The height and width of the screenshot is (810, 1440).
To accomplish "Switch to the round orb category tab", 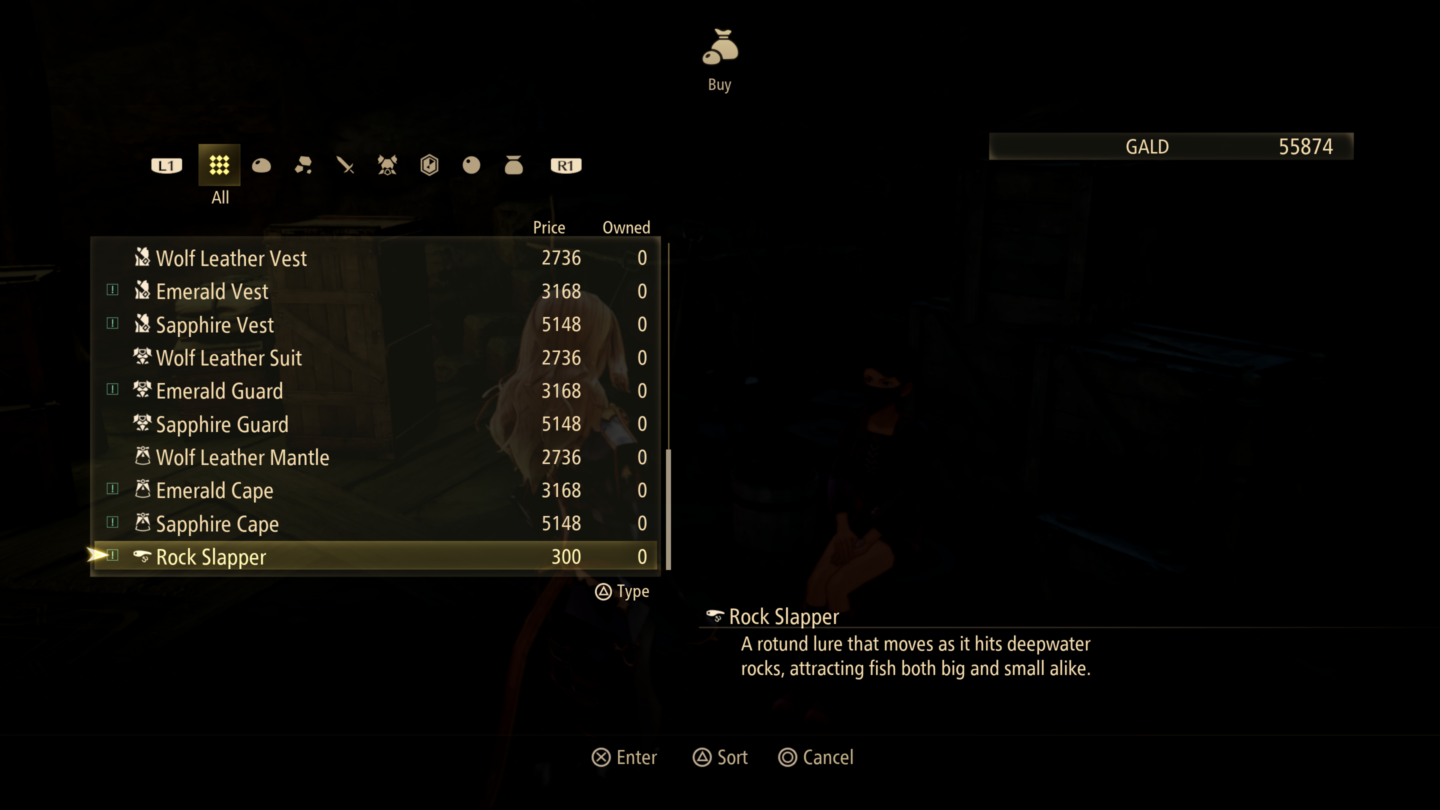I will tap(472, 166).
